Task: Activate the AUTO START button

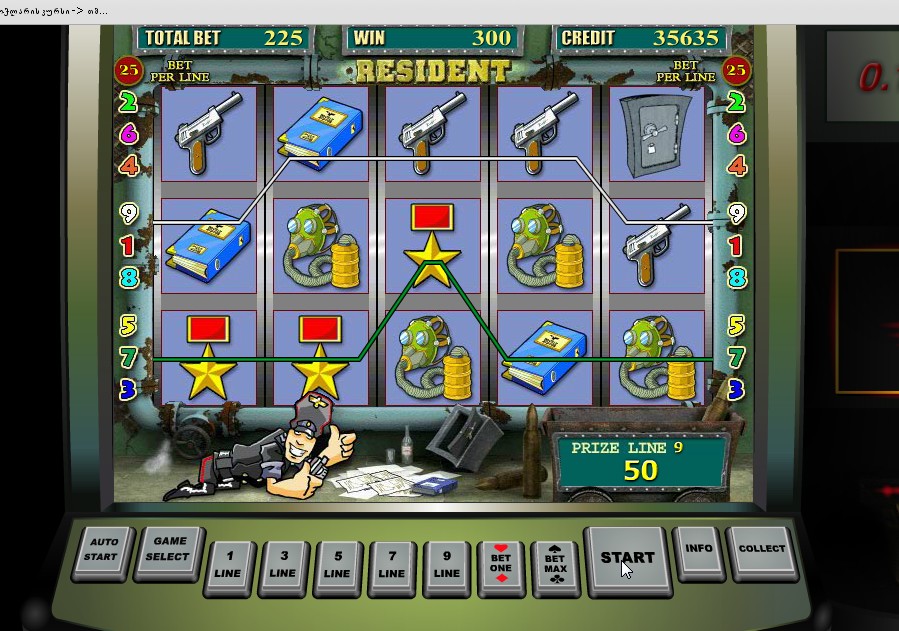Action: pos(103,550)
